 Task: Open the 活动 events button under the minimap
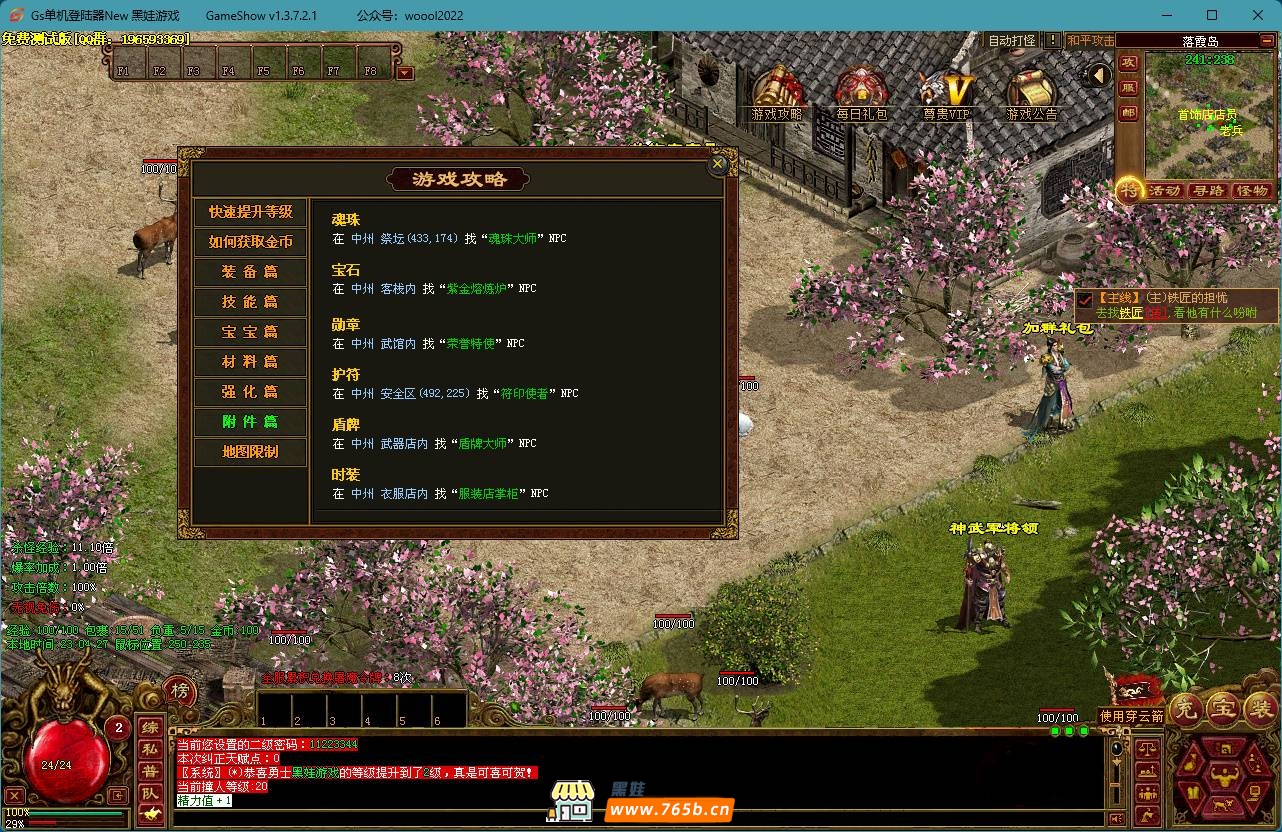(1164, 191)
